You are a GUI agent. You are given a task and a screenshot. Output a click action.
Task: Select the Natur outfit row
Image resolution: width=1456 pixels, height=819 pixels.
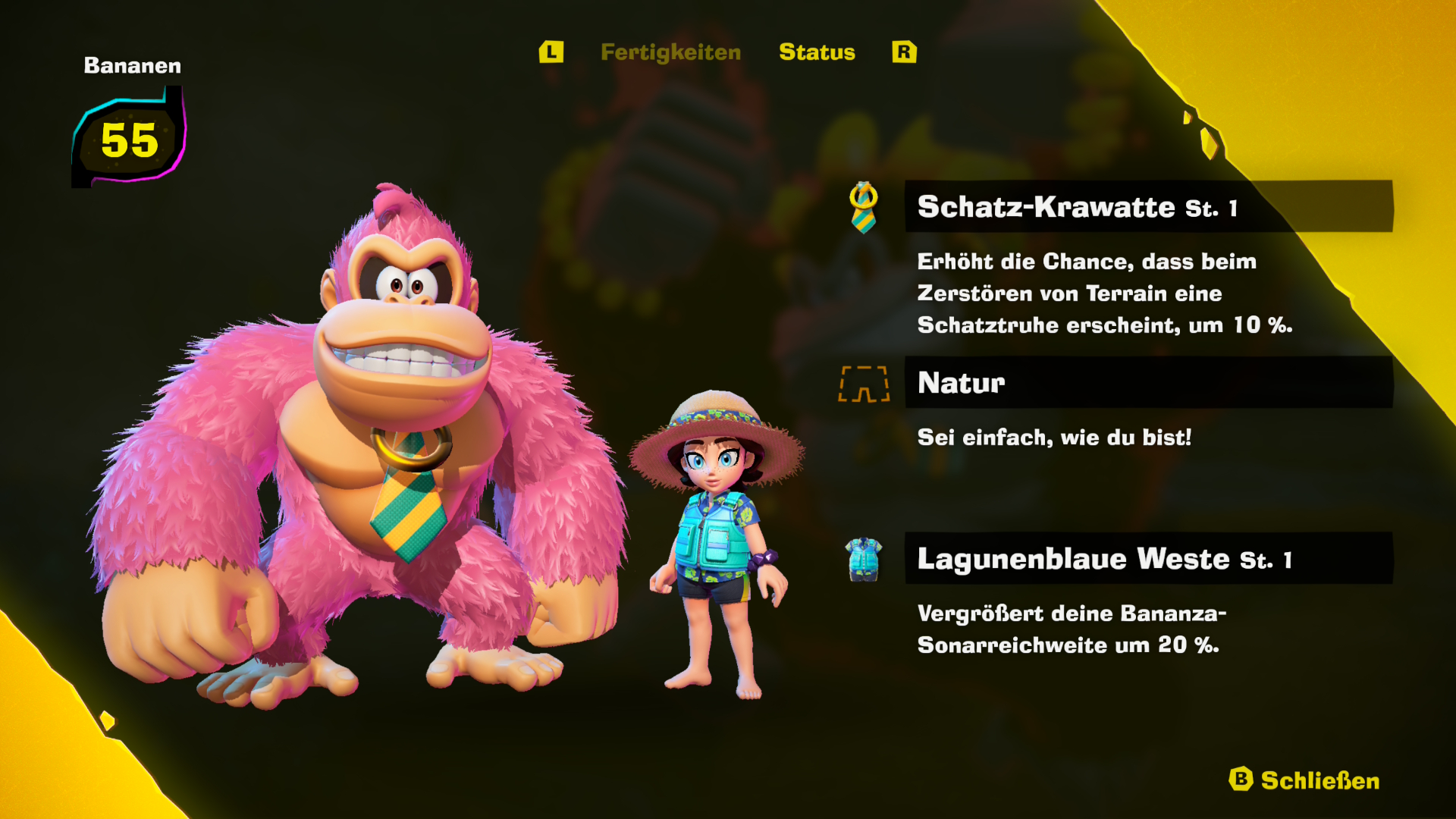(x=1148, y=383)
